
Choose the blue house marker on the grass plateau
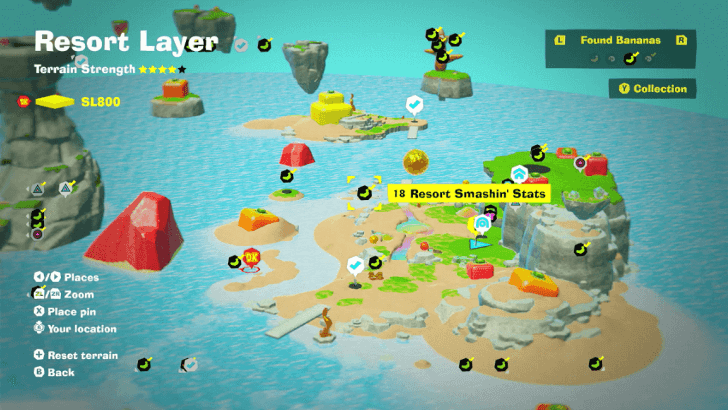point(519,173)
